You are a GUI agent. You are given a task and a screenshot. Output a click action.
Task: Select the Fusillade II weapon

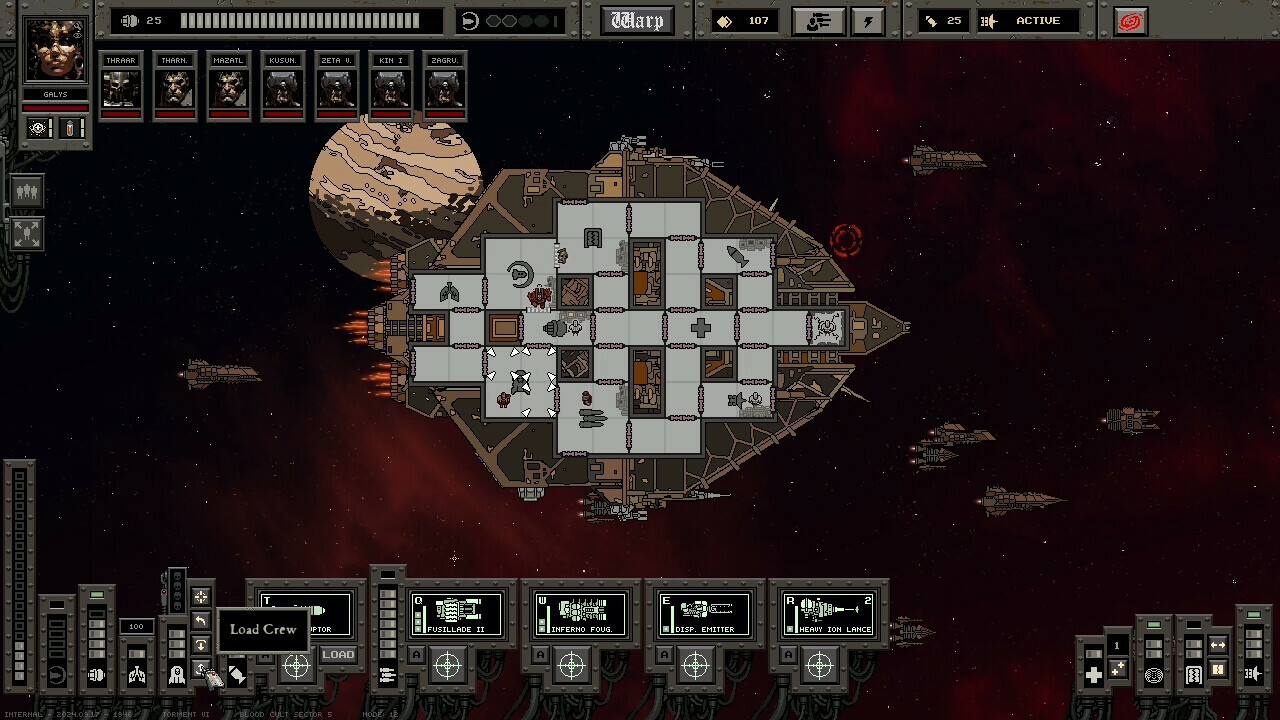[457, 614]
